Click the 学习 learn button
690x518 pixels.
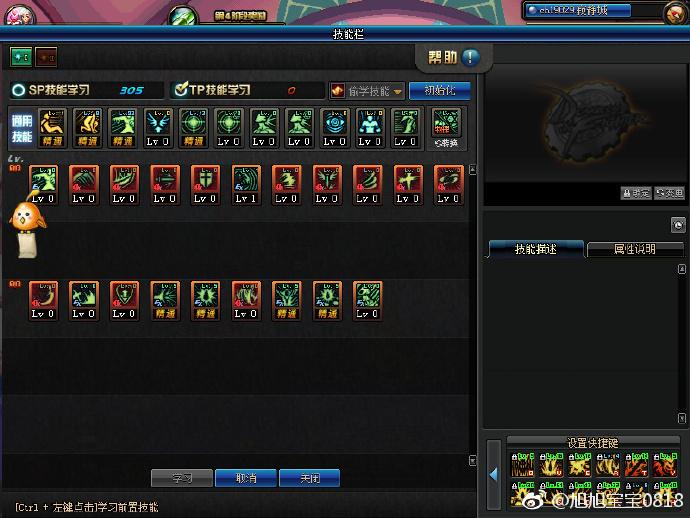tap(182, 478)
